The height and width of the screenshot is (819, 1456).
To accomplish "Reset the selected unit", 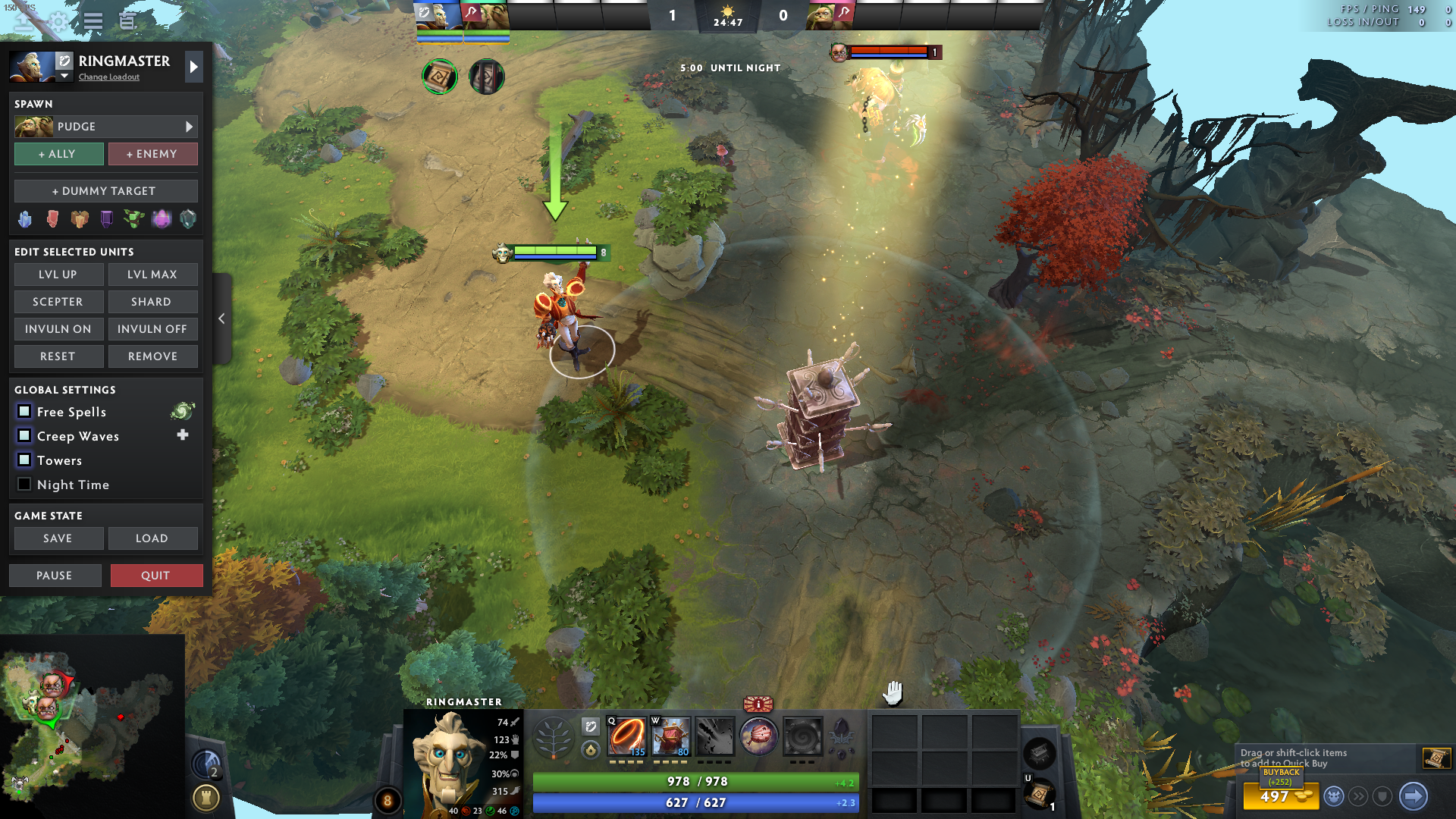I will [58, 356].
